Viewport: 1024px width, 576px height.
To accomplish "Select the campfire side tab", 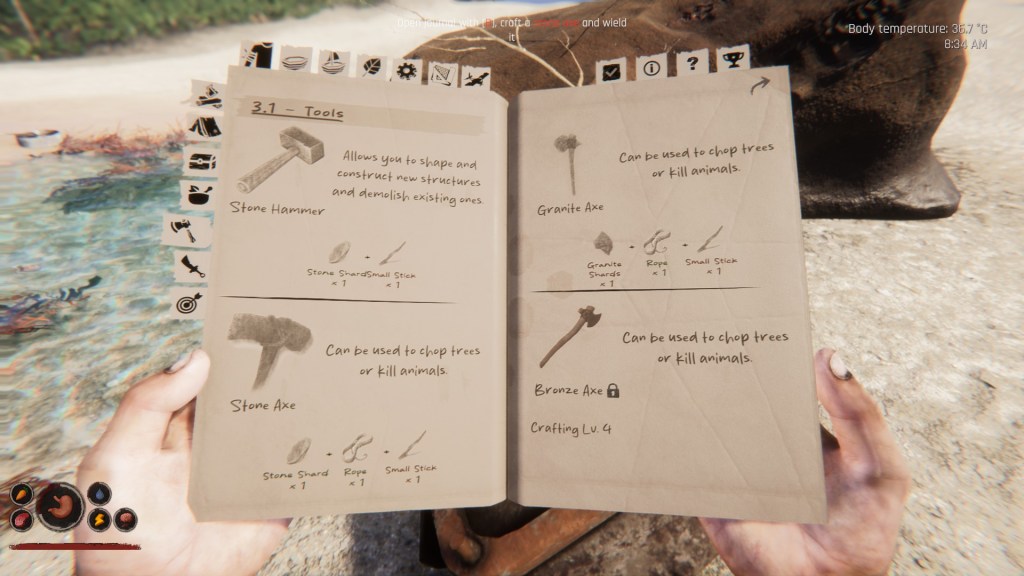I will point(208,96).
